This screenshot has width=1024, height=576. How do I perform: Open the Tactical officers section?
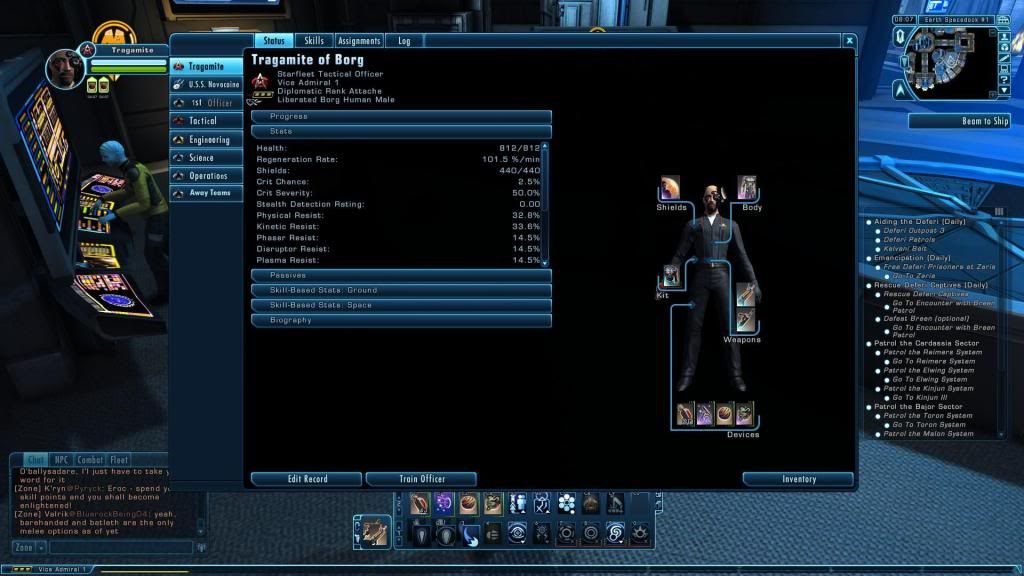point(207,121)
